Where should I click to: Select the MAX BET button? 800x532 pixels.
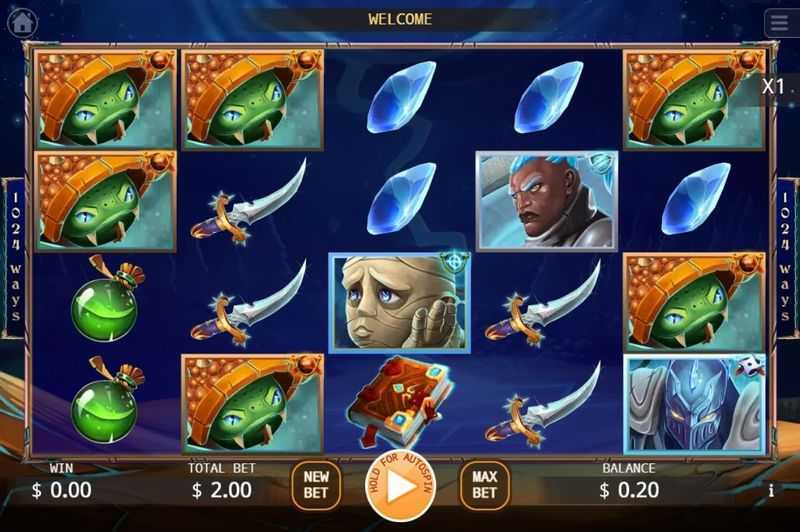pyautogui.click(x=484, y=486)
